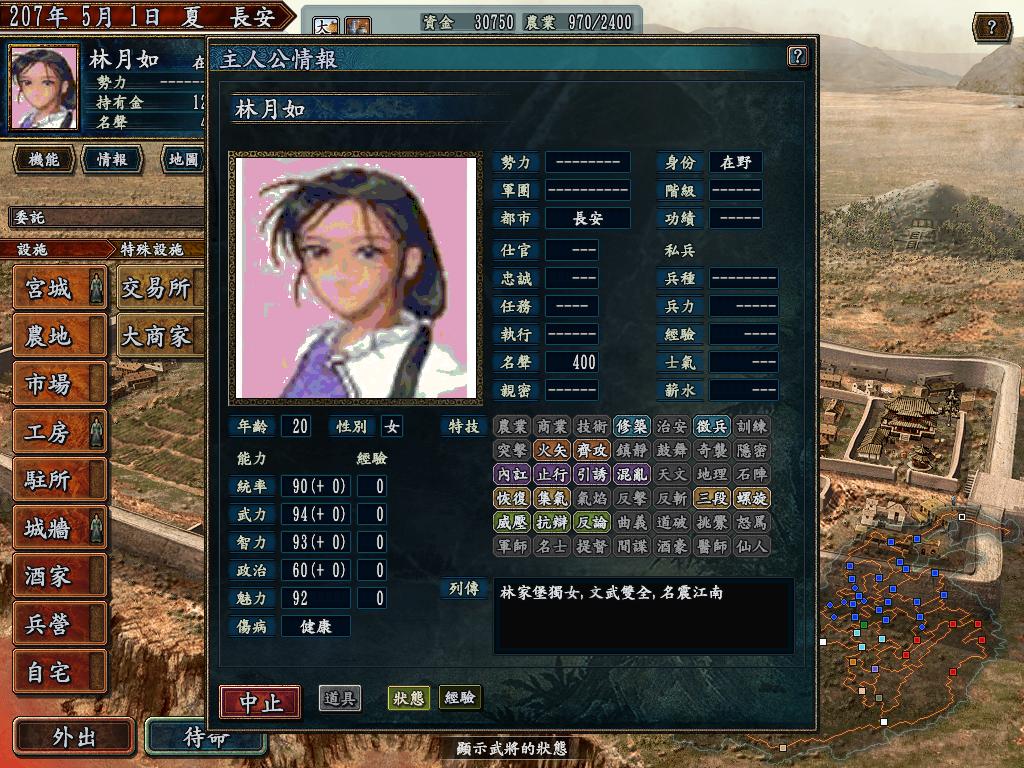1024x768 pixels.
Task: Enter the 宮城 palace facility
Action: click(x=59, y=288)
